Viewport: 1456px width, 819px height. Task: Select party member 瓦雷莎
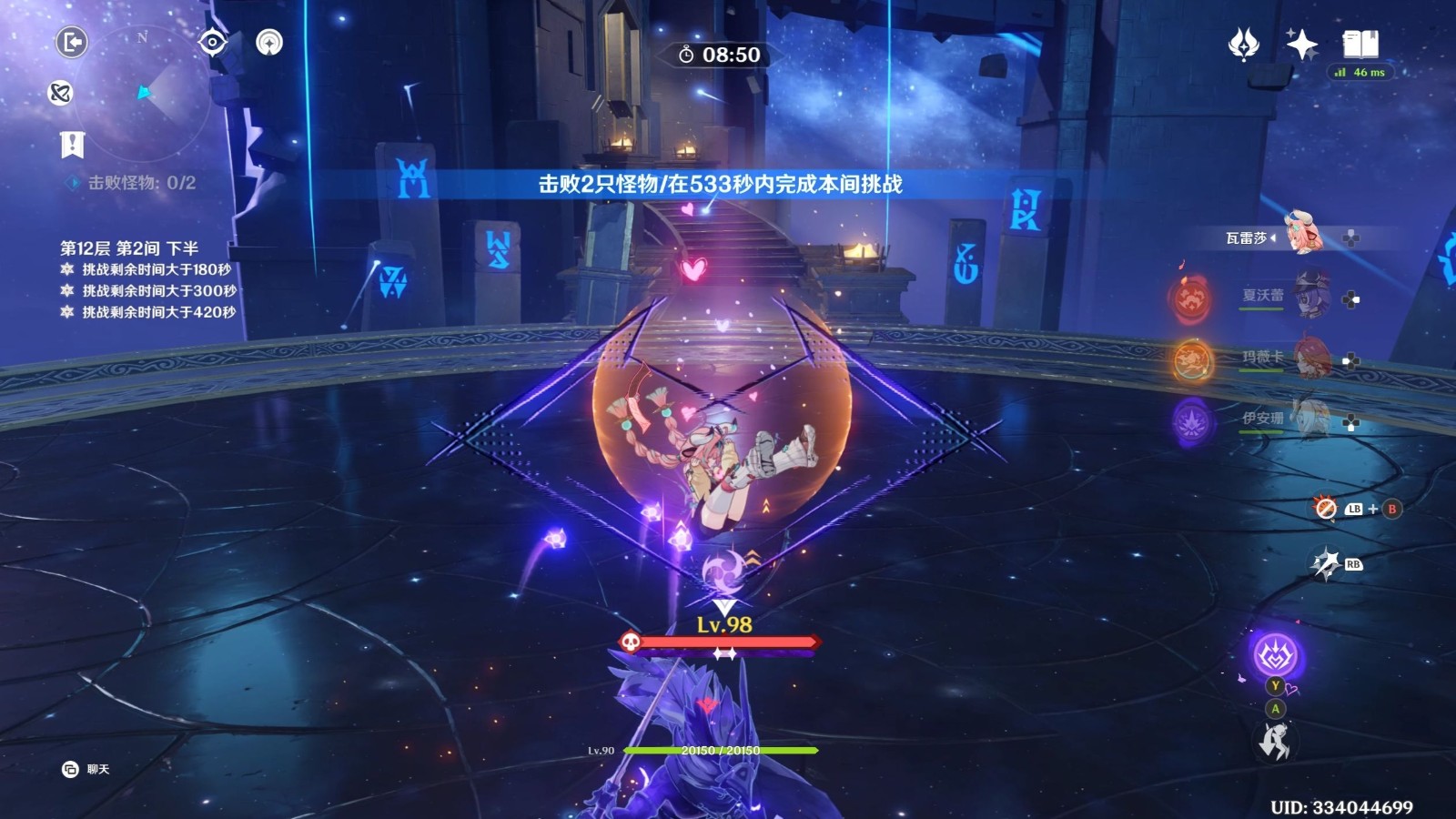(x=1301, y=236)
